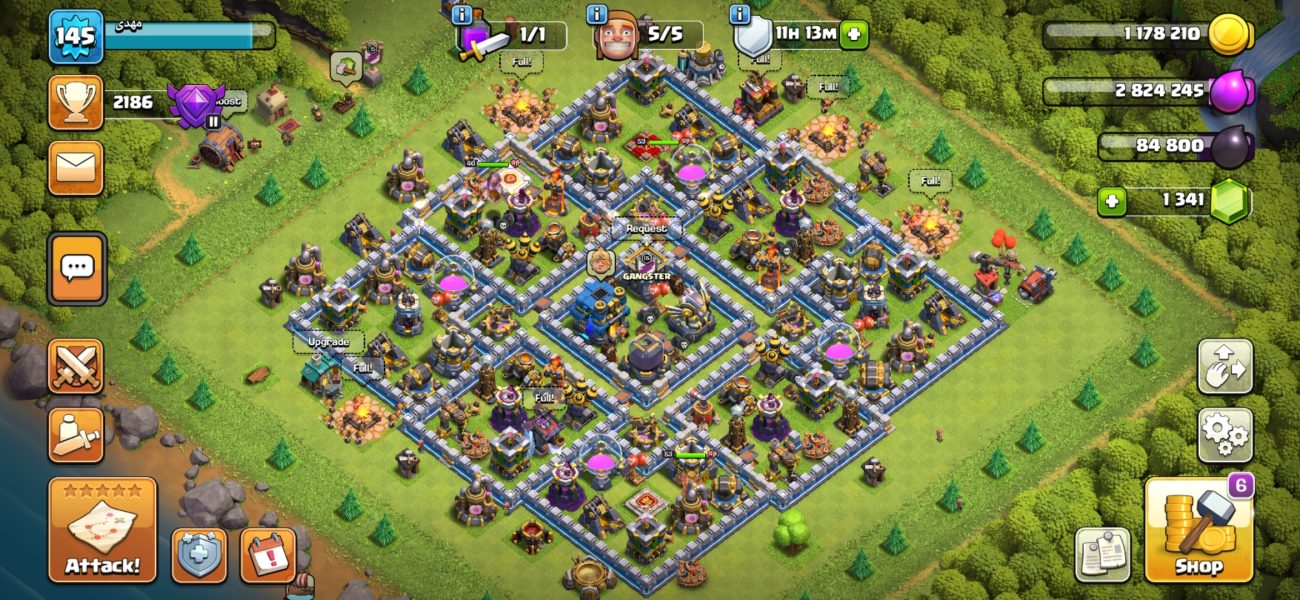
Task: Open the level 145 player profile
Action: (x=76, y=37)
